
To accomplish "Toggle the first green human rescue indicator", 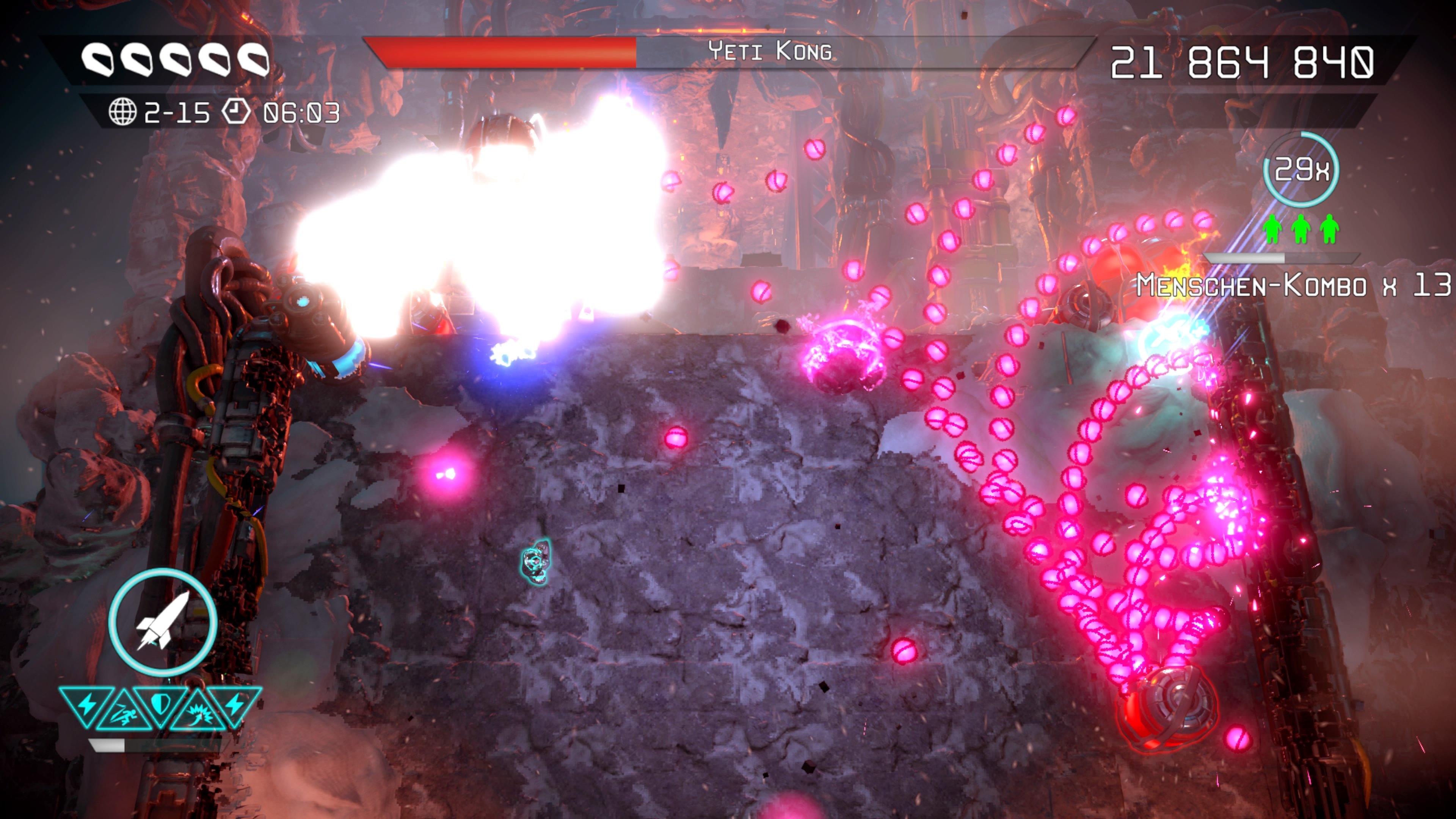I will pyautogui.click(x=1272, y=228).
